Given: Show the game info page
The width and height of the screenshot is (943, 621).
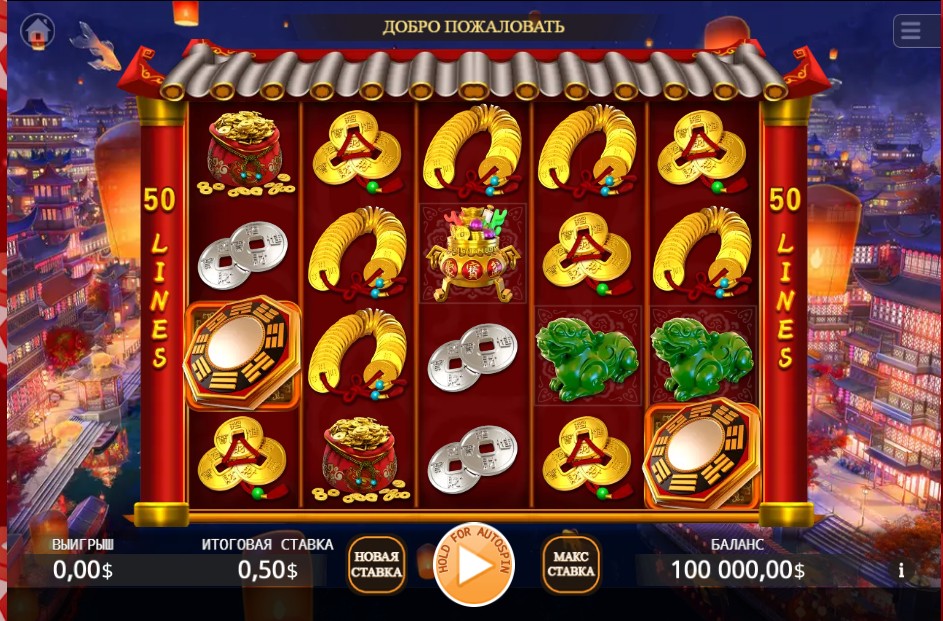Looking at the screenshot, I should tap(901, 570).
